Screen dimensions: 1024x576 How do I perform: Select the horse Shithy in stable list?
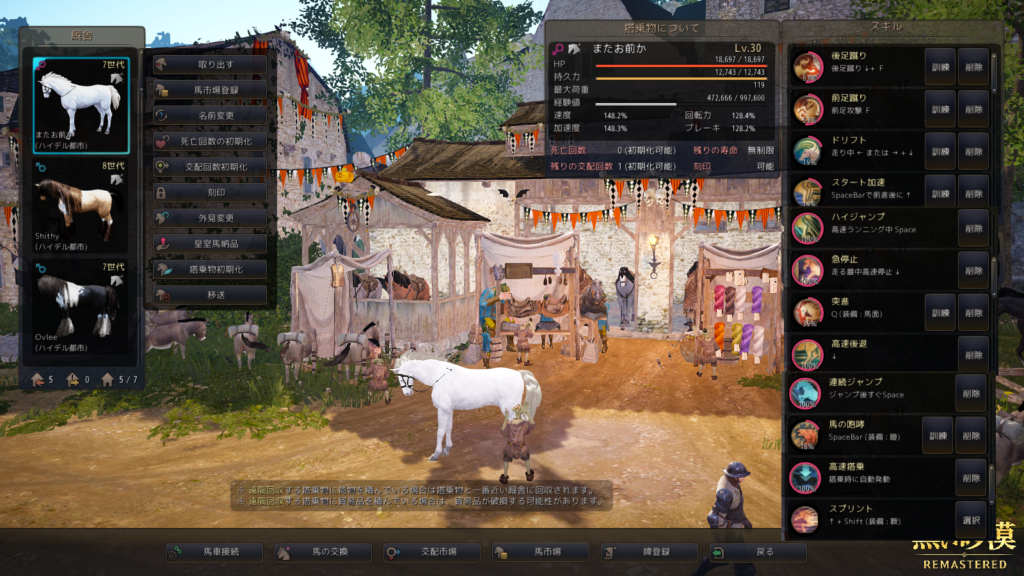82,205
